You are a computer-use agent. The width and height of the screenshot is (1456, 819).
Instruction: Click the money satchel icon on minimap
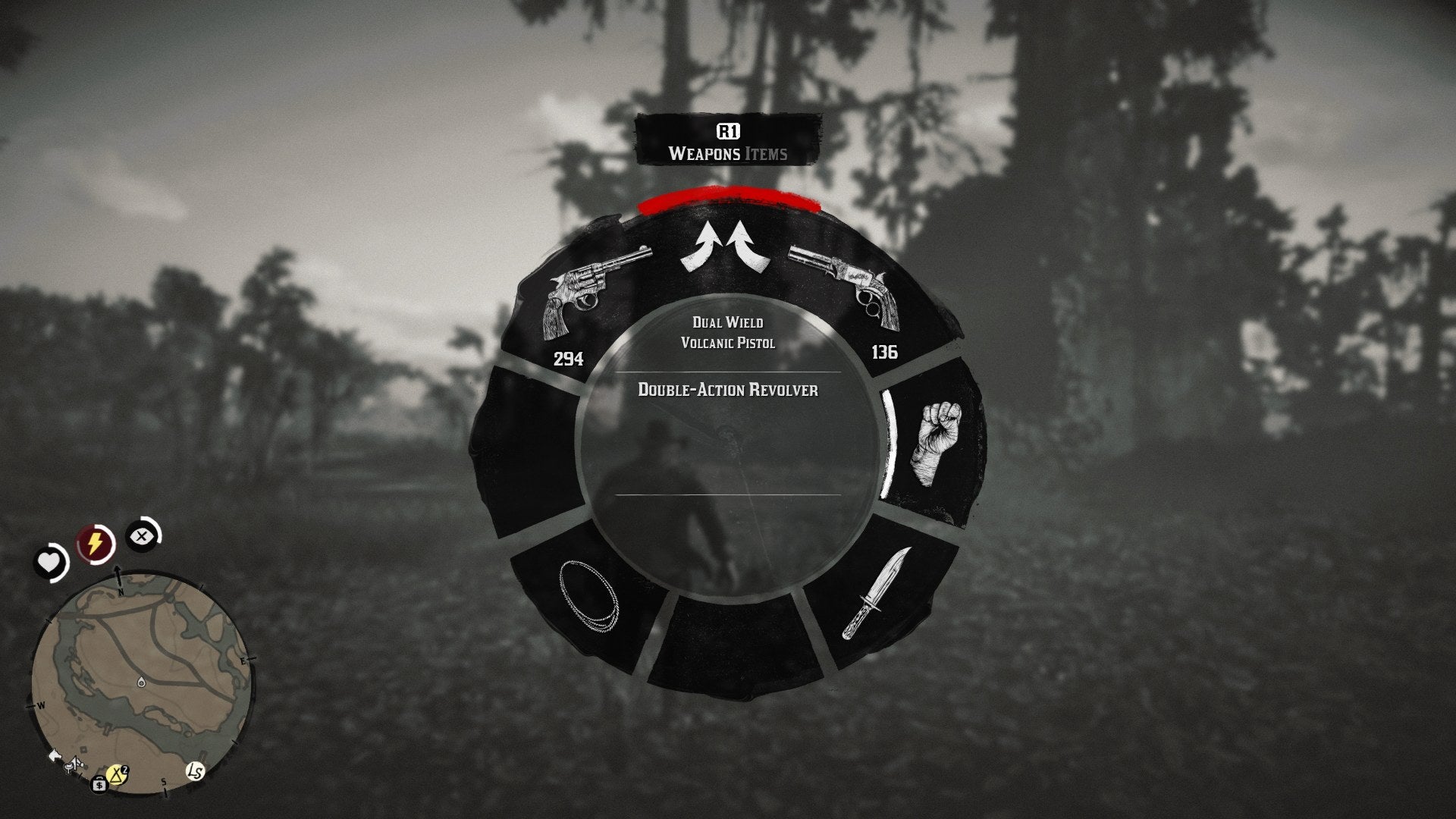click(x=99, y=785)
